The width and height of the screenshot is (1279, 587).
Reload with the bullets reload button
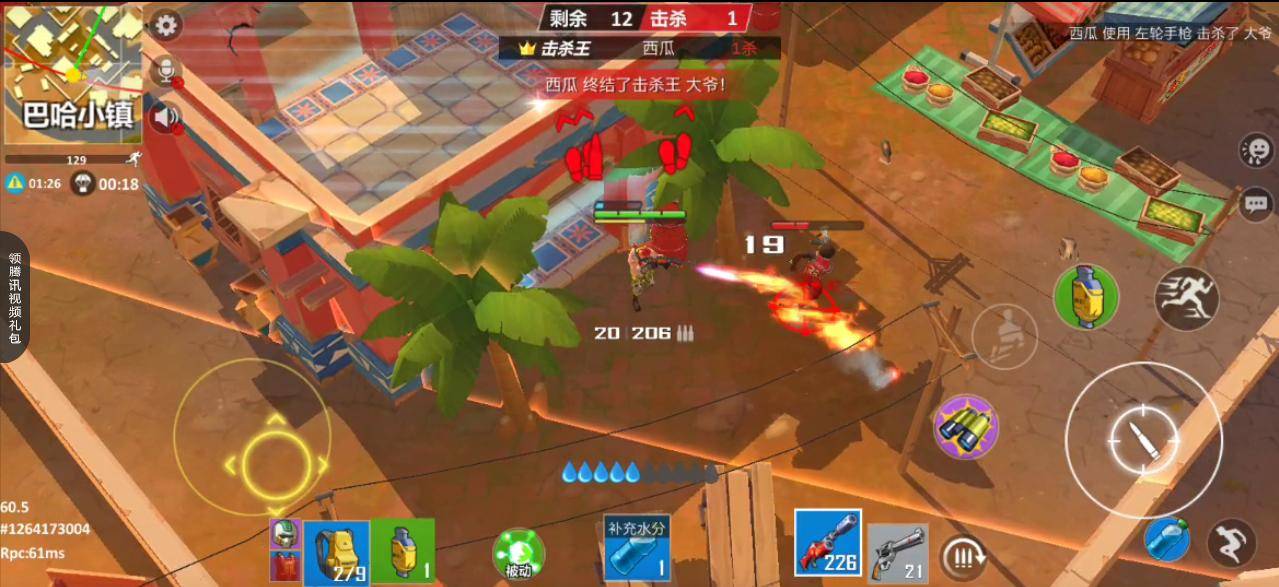pos(963,557)
